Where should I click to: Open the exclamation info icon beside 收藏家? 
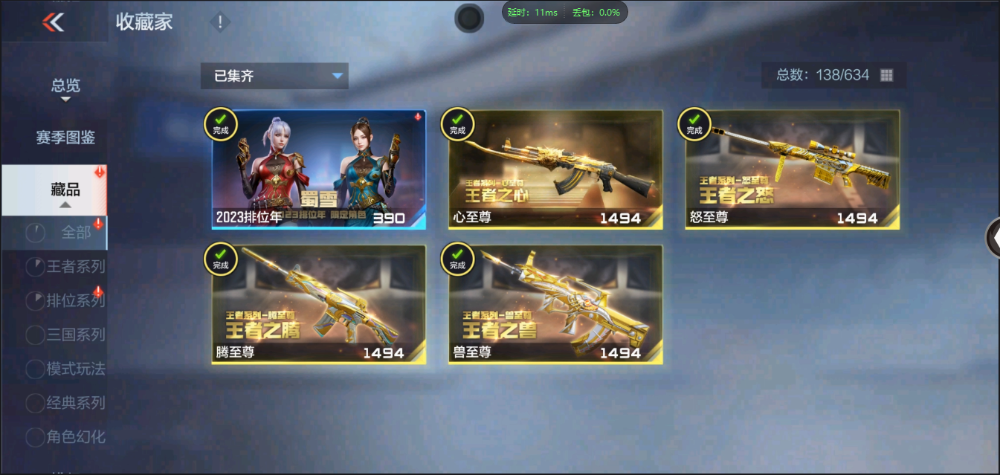point(220,22)
